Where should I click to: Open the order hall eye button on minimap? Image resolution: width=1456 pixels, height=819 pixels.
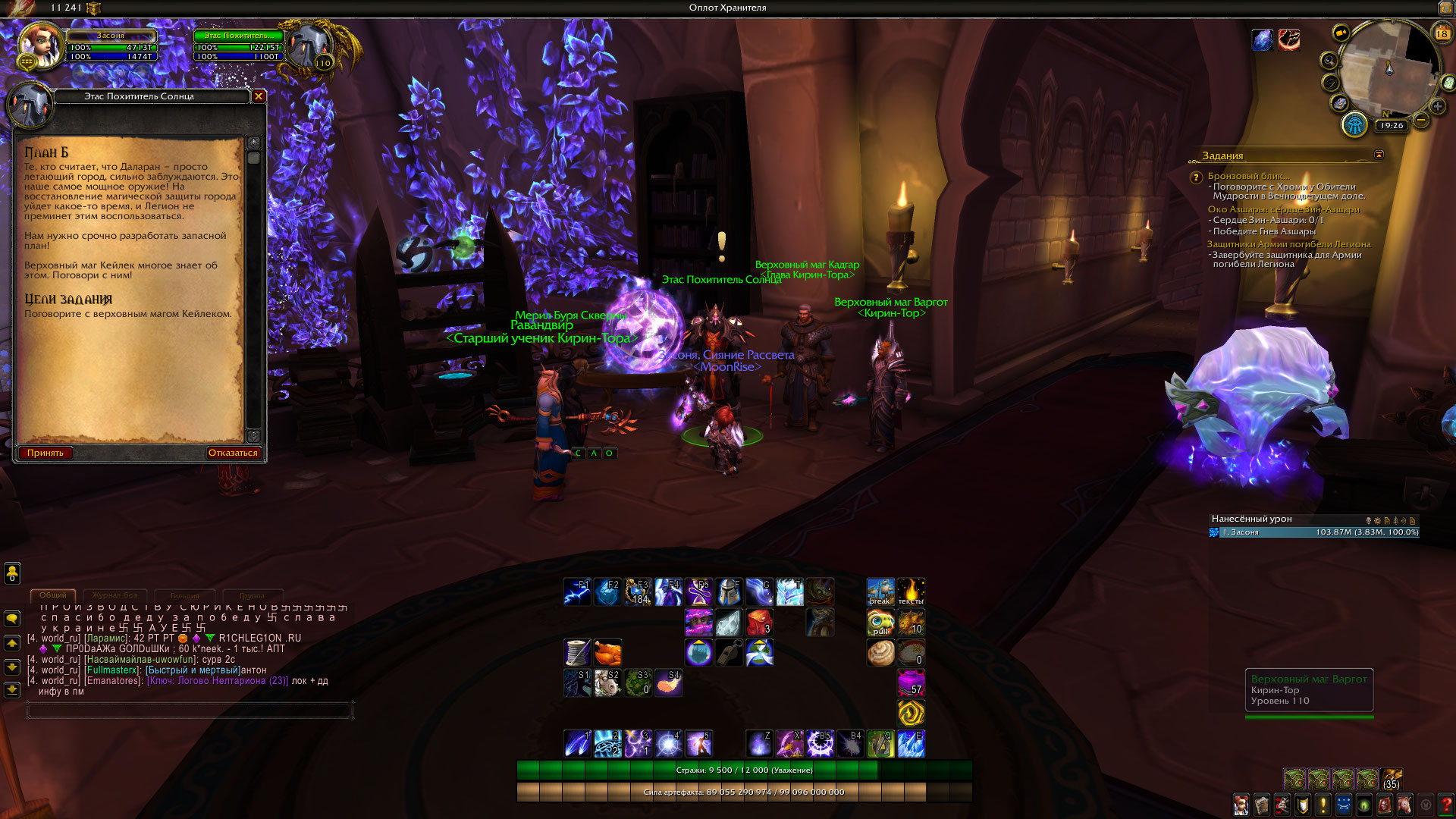click(1354, 125)
